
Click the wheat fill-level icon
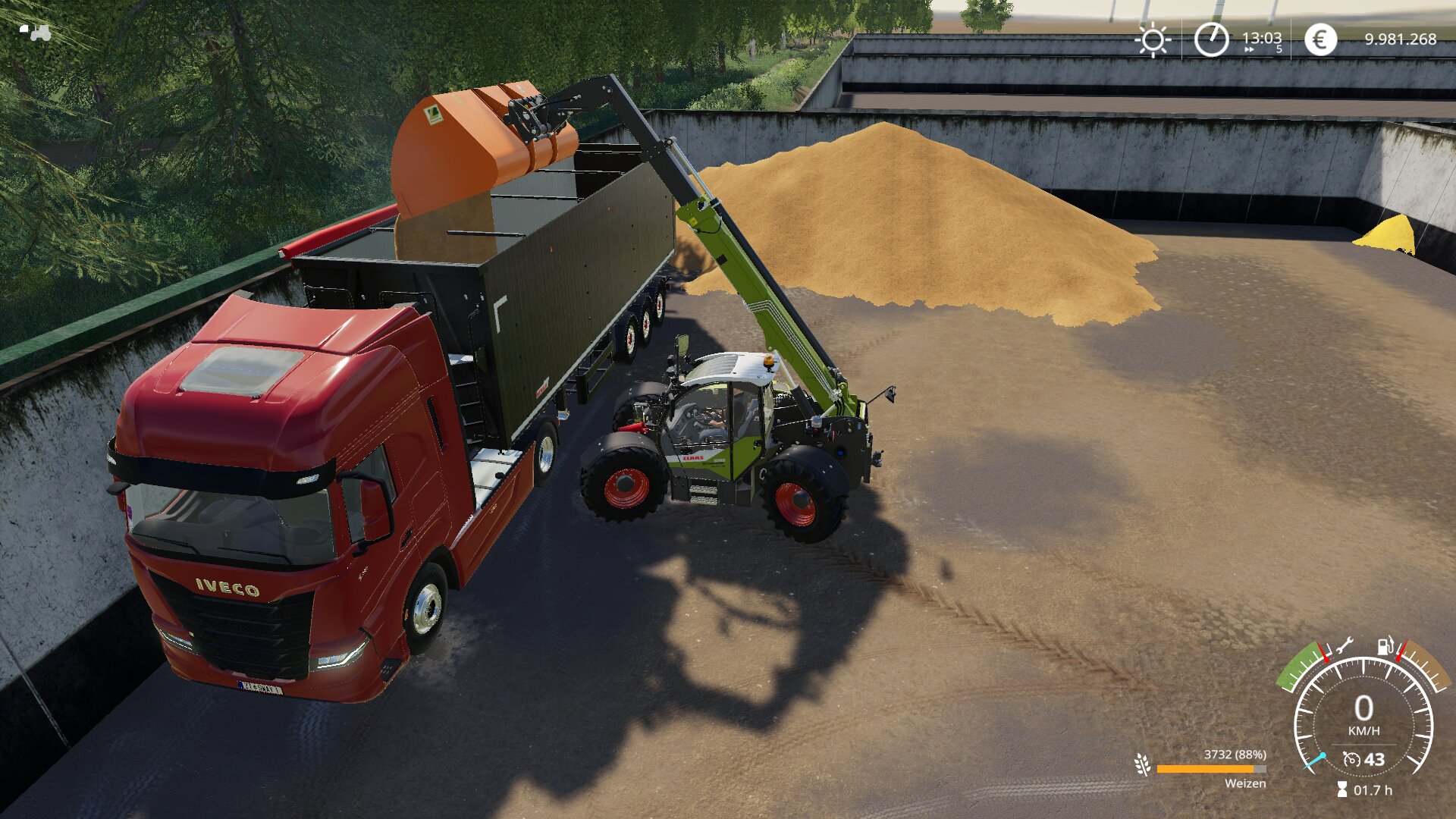[1142, 764]
